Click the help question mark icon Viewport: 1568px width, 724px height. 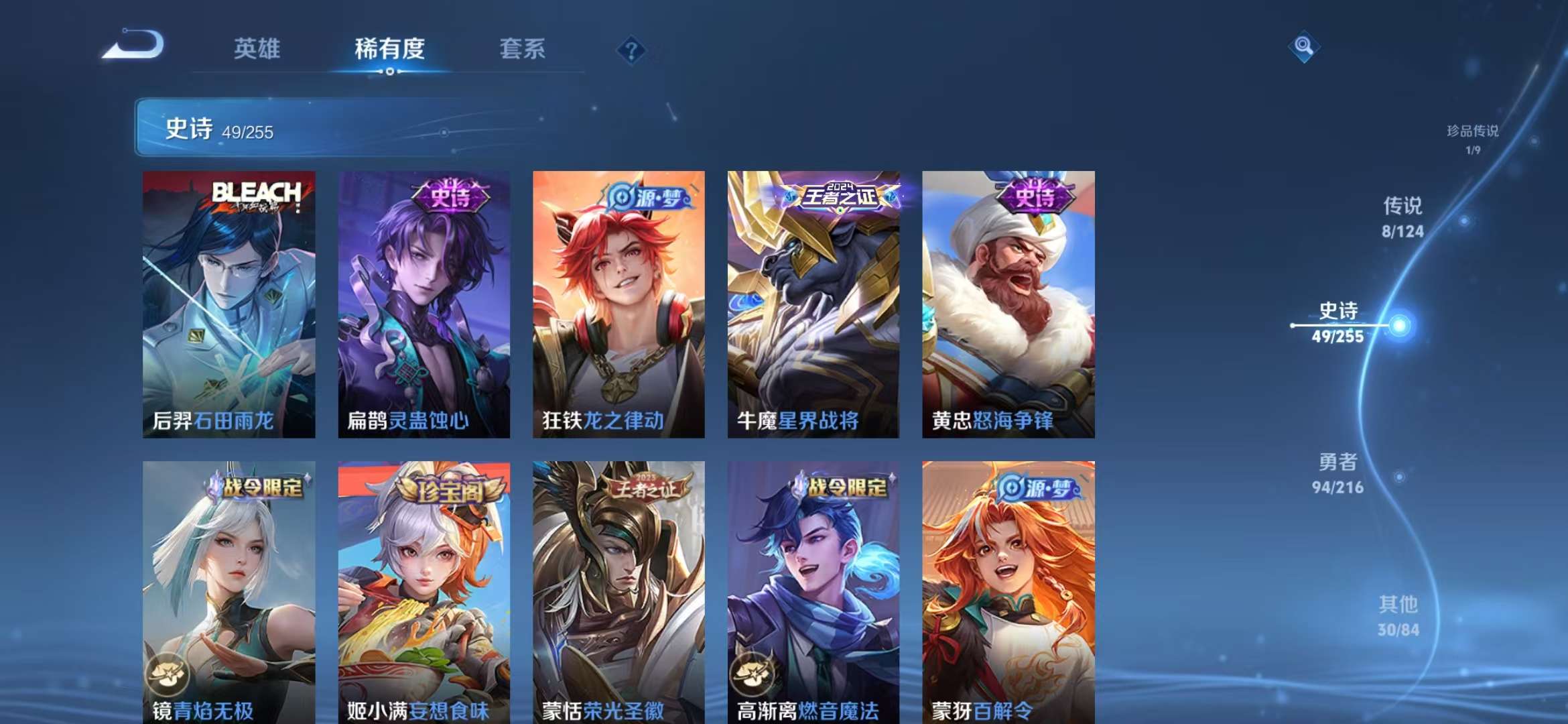click(633, 48)
